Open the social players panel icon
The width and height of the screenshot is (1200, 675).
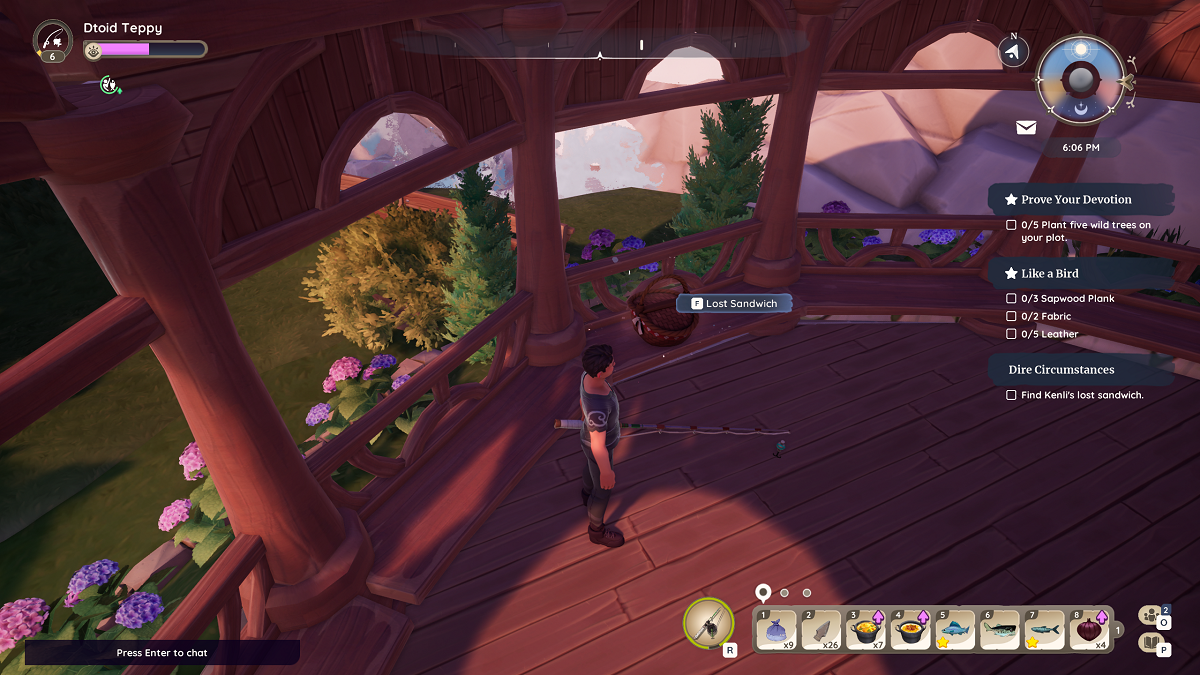point(1152,615)
